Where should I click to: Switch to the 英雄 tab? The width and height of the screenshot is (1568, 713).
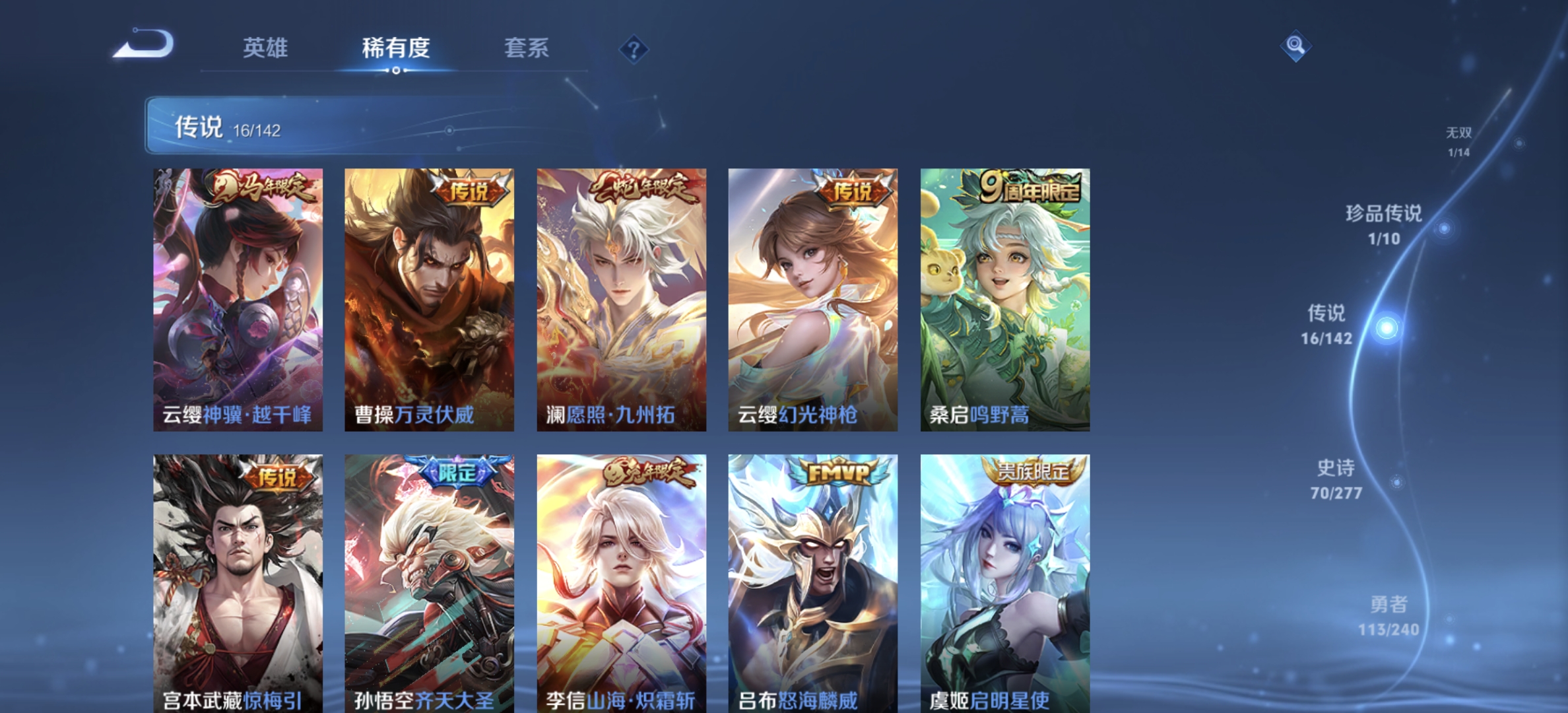pyautogui.click(x=267, y=48)
